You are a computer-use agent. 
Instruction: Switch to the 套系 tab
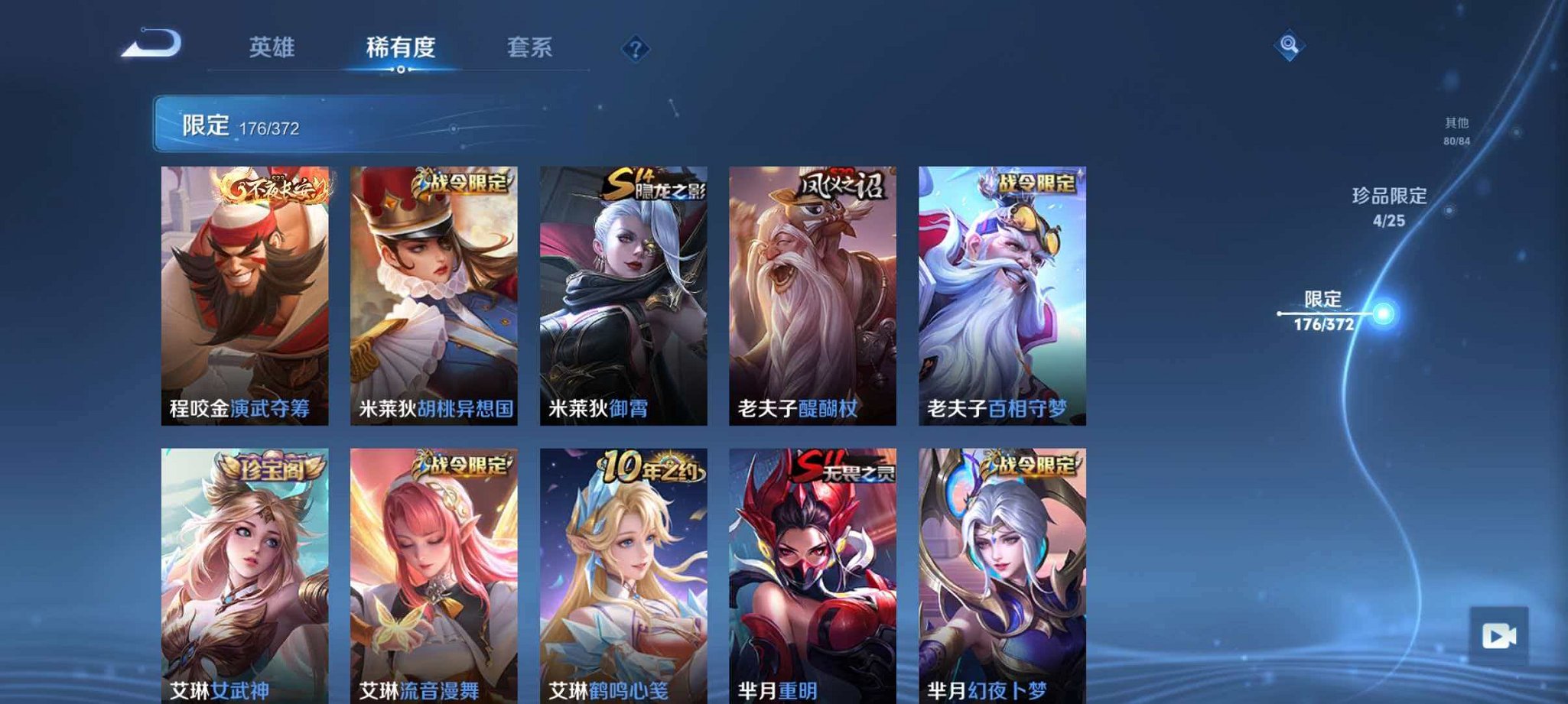click(530, 47)
